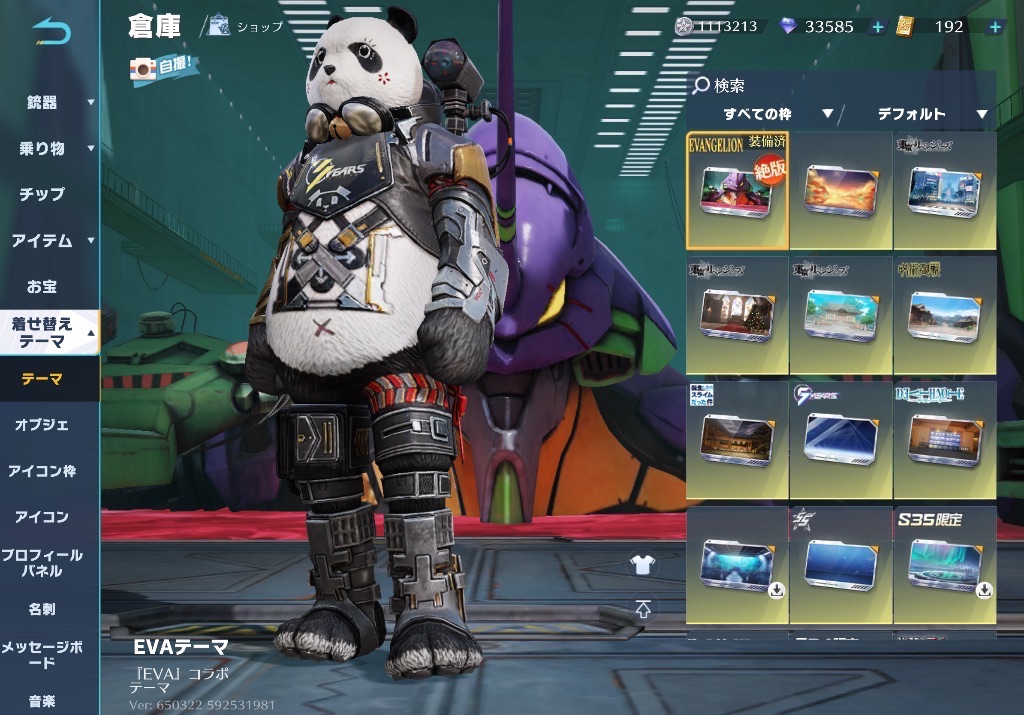Go back with the return arrow
Screen dimensions: 1024x715
pos(51,33)
